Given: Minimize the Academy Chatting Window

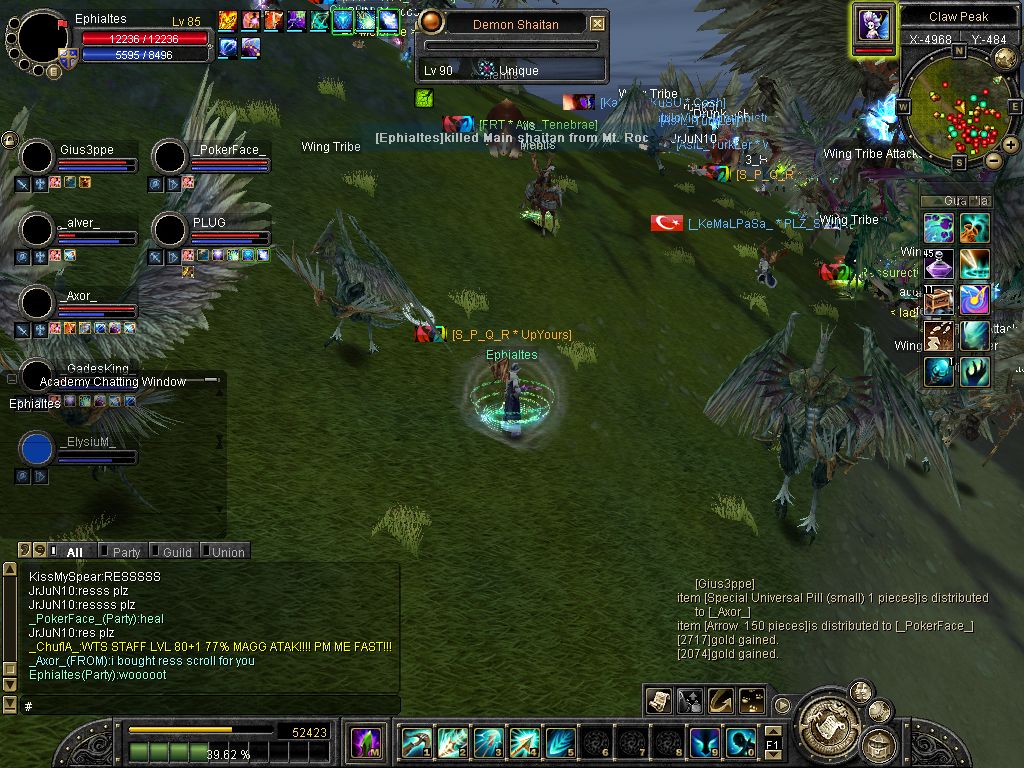Looking at the screenshot, I should (x=210, y=381).
